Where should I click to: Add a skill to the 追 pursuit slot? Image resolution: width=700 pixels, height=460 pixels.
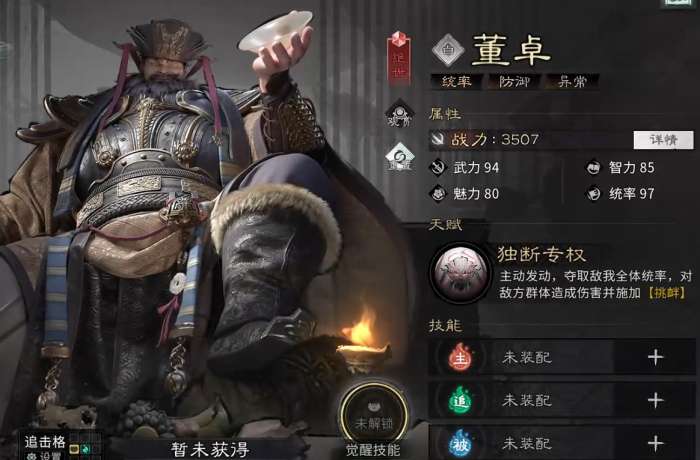pos(655,400)
